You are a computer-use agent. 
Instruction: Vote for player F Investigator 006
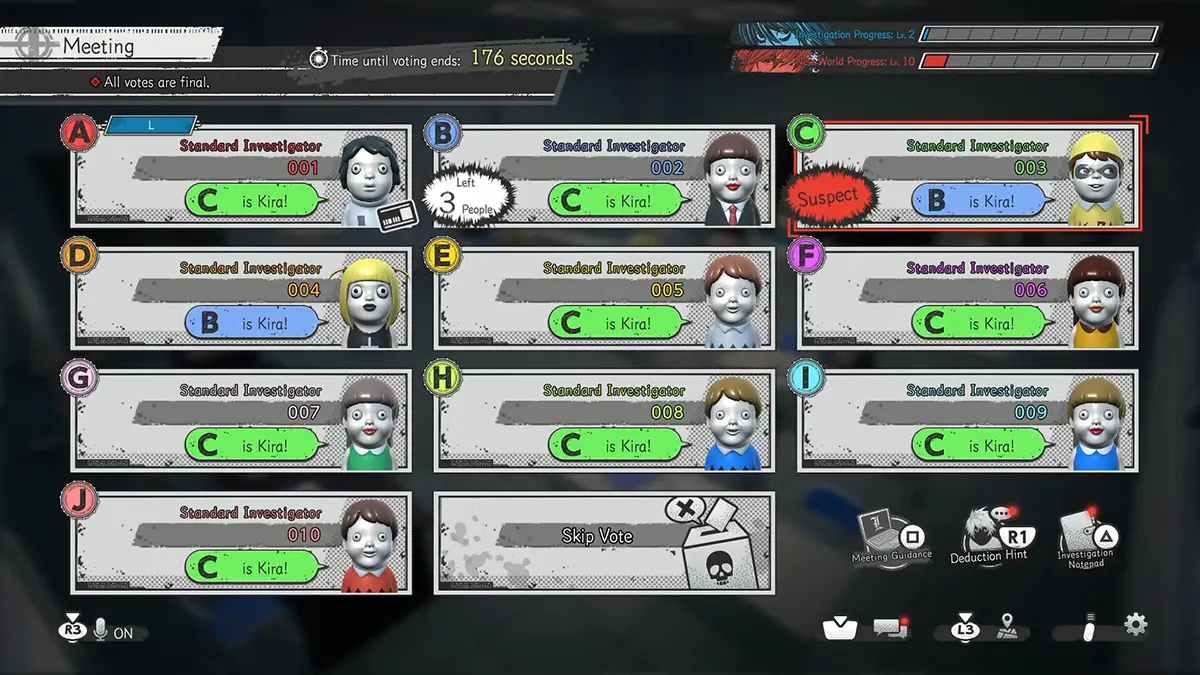pyautogui.click(x=966, y=298)
